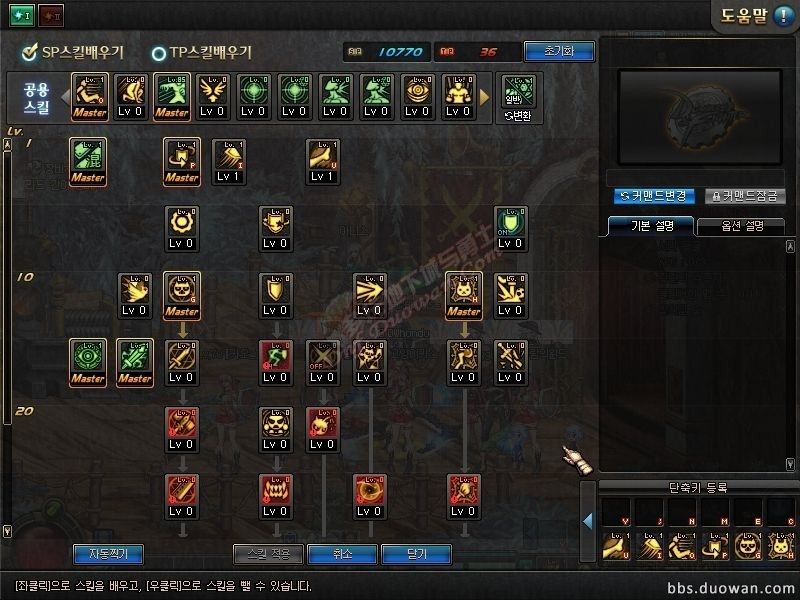This screenshot has width=800, height=600.
Task: Show next common skills with right arrow
Action: click(x=487, y=97)
